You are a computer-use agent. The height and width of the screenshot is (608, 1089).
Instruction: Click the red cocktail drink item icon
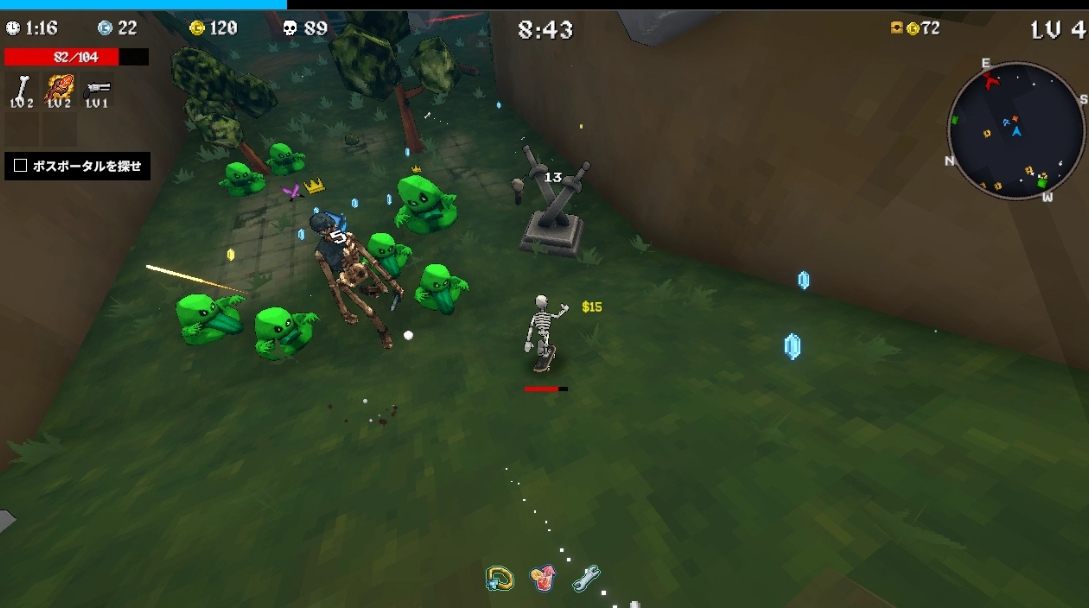(542, 577)
